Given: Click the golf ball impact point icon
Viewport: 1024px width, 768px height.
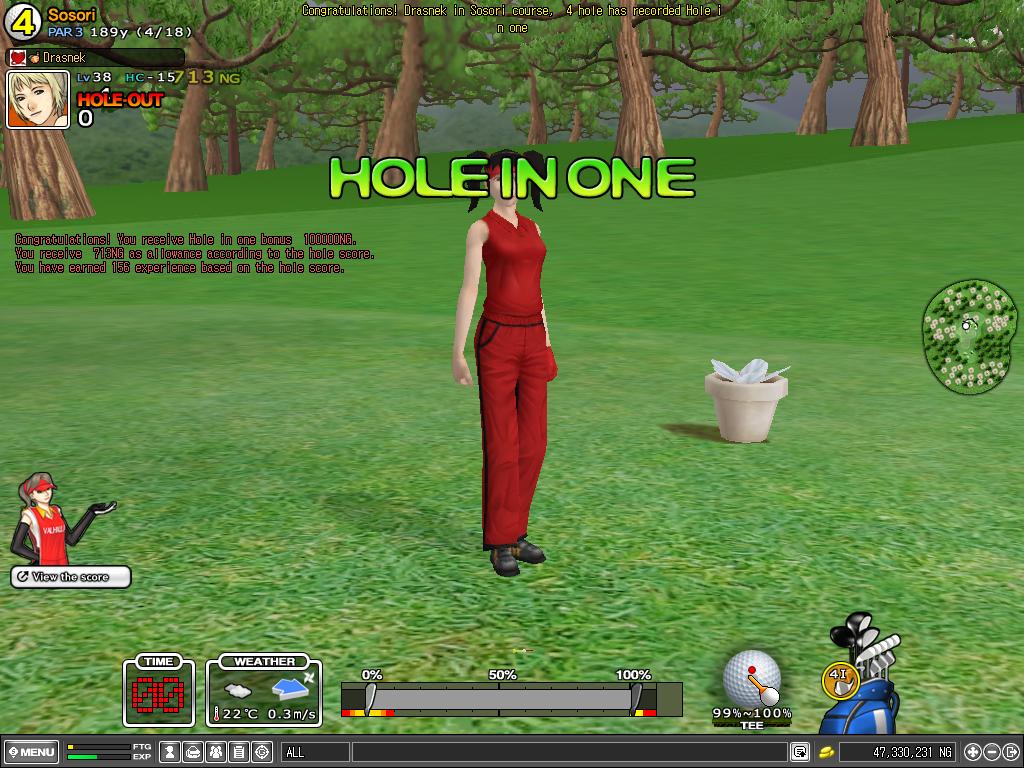Looking at the screenshot, I should [751, 677].
